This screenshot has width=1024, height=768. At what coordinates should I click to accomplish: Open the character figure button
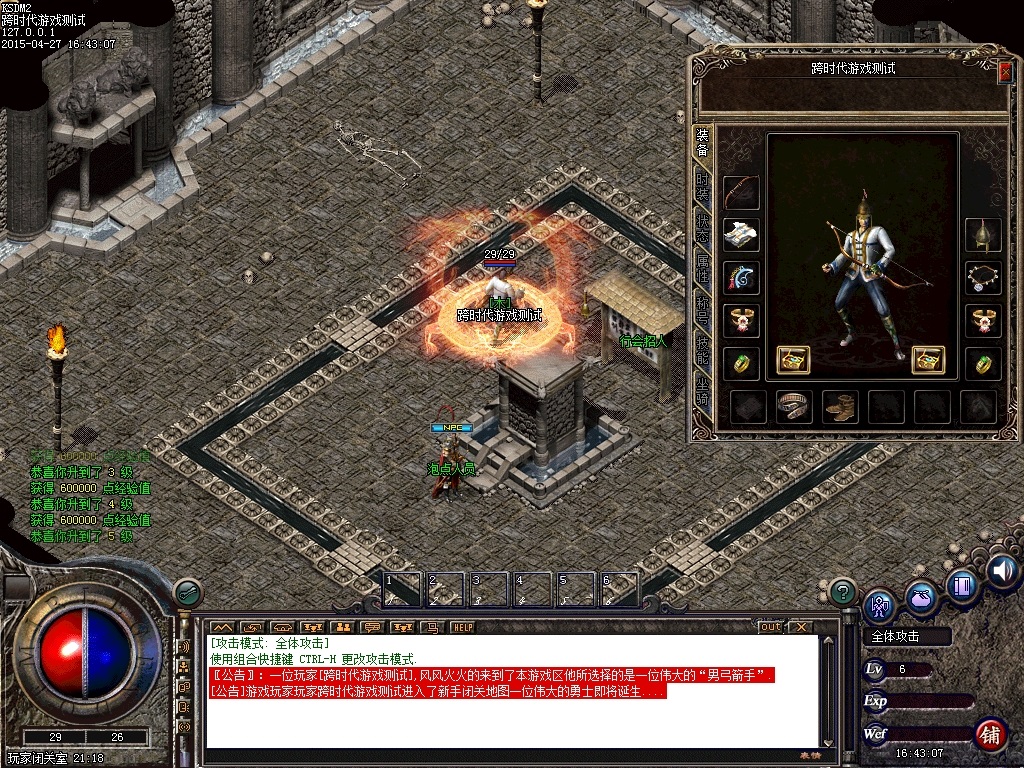(879, 604)
